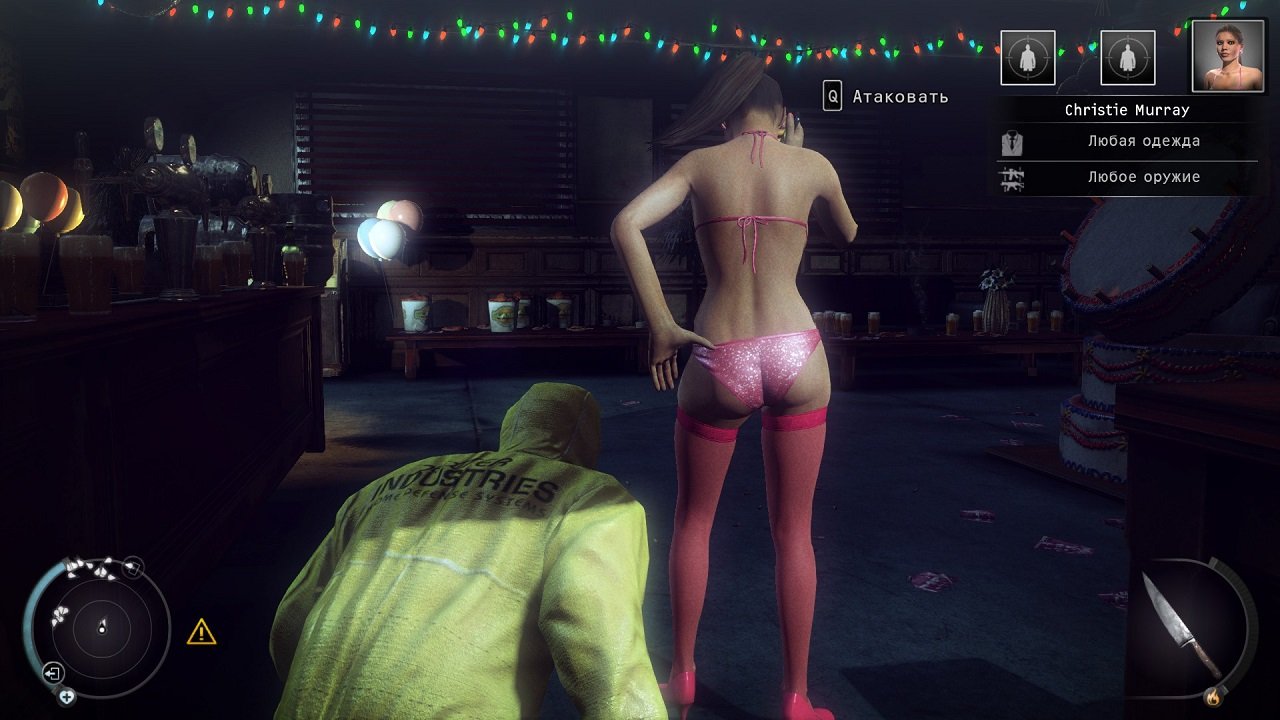Click the crossed weapons icon beside Любое оружие
This screenshot has height=720, width=1280.
point(1011,177)
